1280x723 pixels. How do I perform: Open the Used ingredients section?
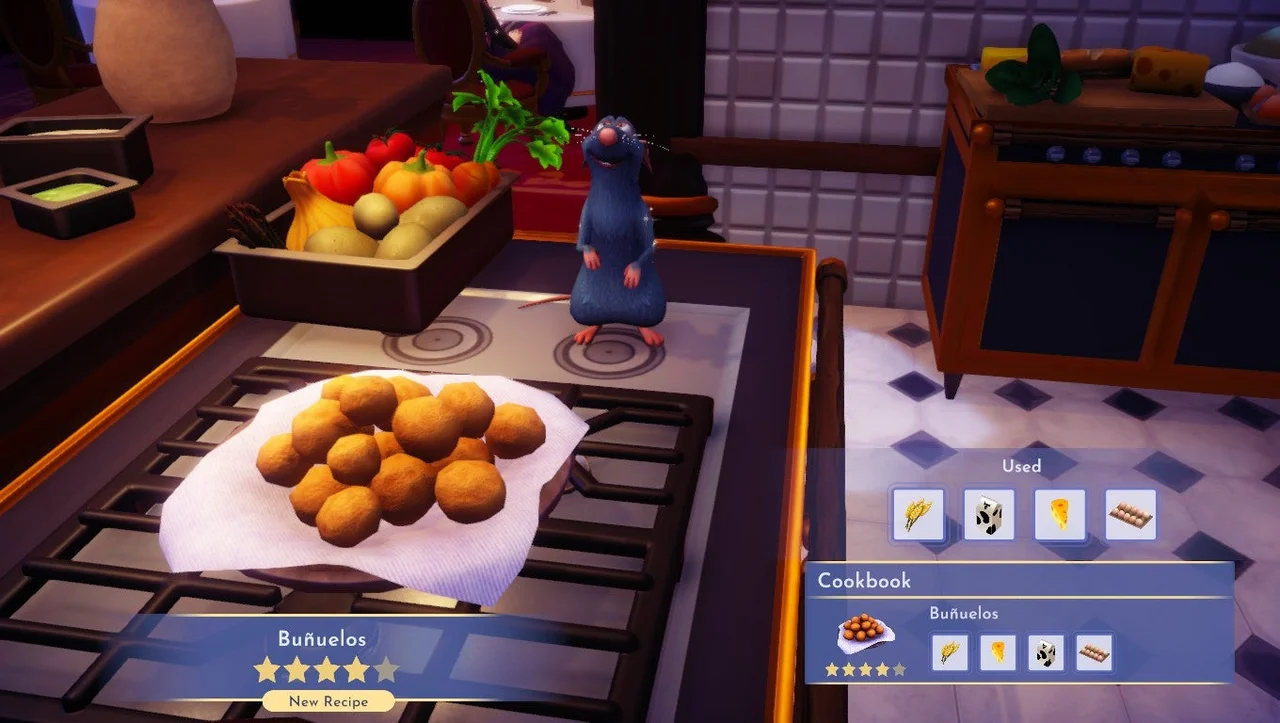point(1022,466)
